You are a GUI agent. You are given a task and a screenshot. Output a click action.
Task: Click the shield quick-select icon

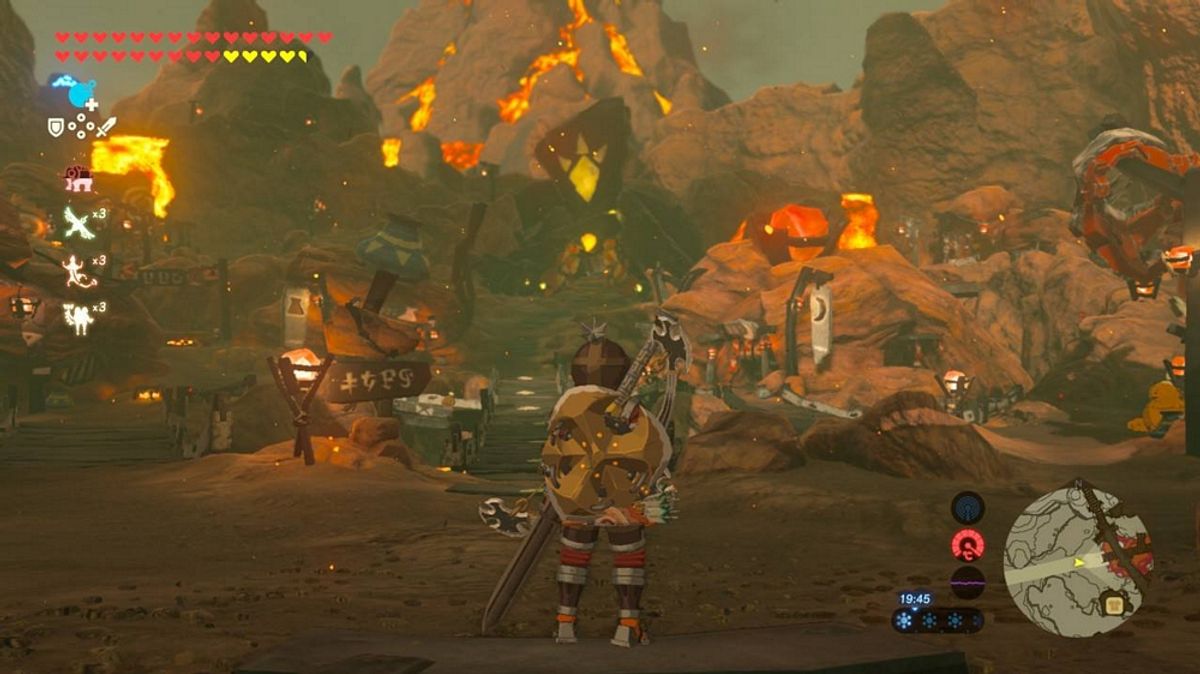click(x=57, y=127)
